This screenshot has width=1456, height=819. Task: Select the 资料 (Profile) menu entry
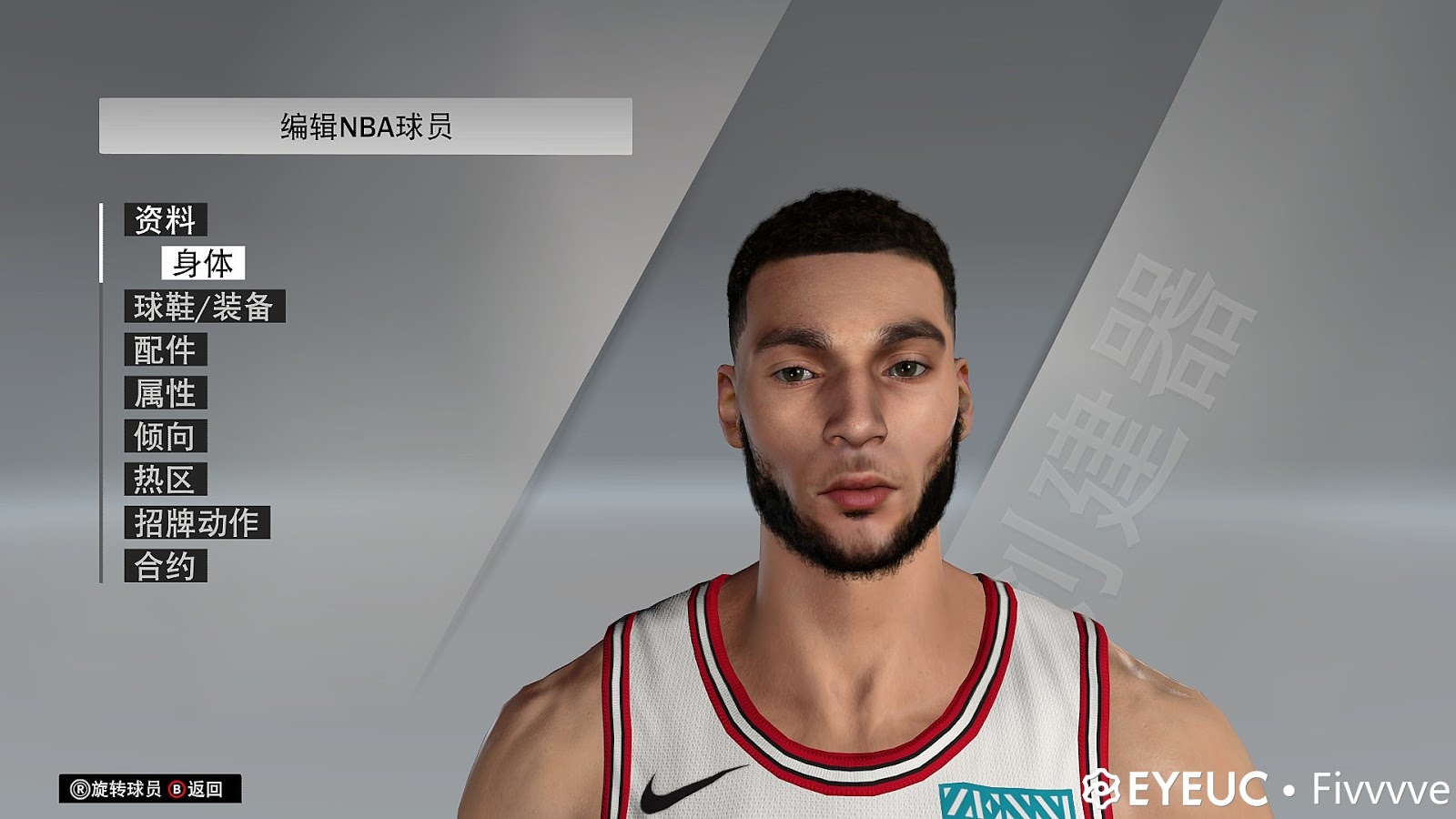point(167,217)
